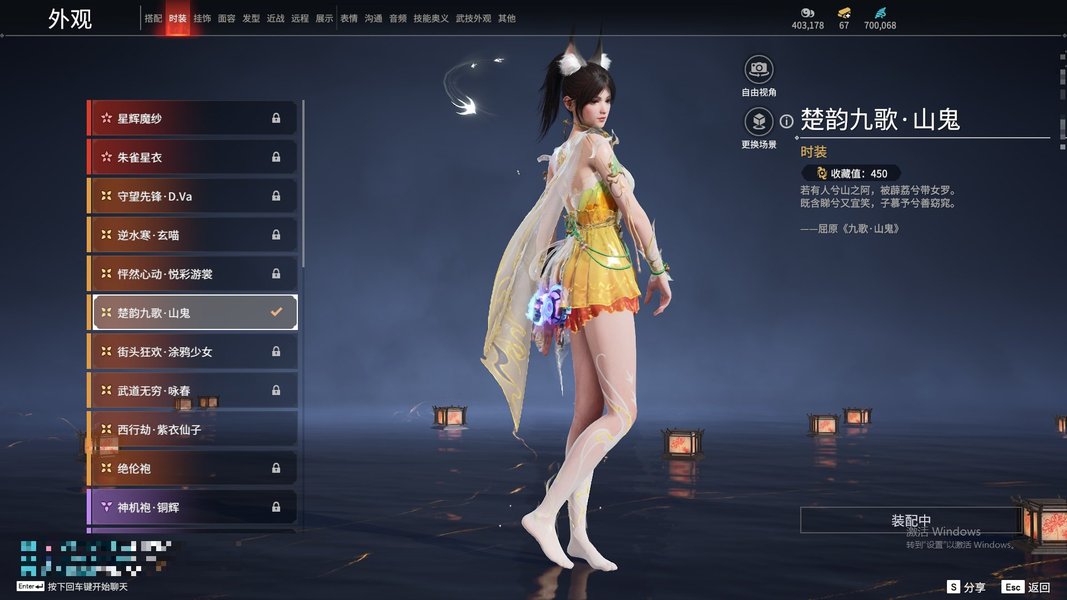Select the 守望先锋·D.Va outfit

pyautogui.click(x=192, y=196)
